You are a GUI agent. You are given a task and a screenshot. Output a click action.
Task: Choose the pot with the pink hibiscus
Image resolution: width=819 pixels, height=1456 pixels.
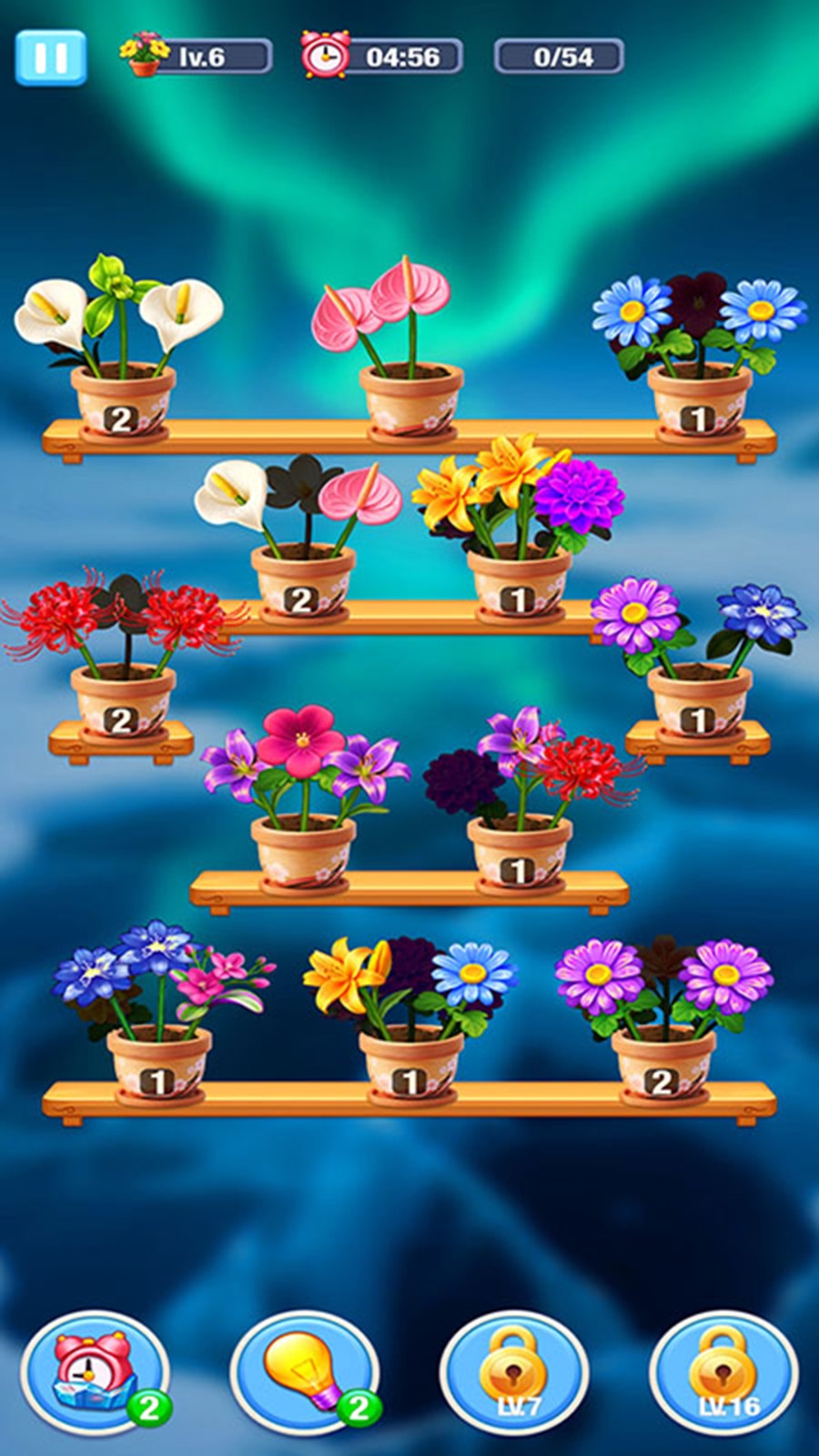pos(303,848)
